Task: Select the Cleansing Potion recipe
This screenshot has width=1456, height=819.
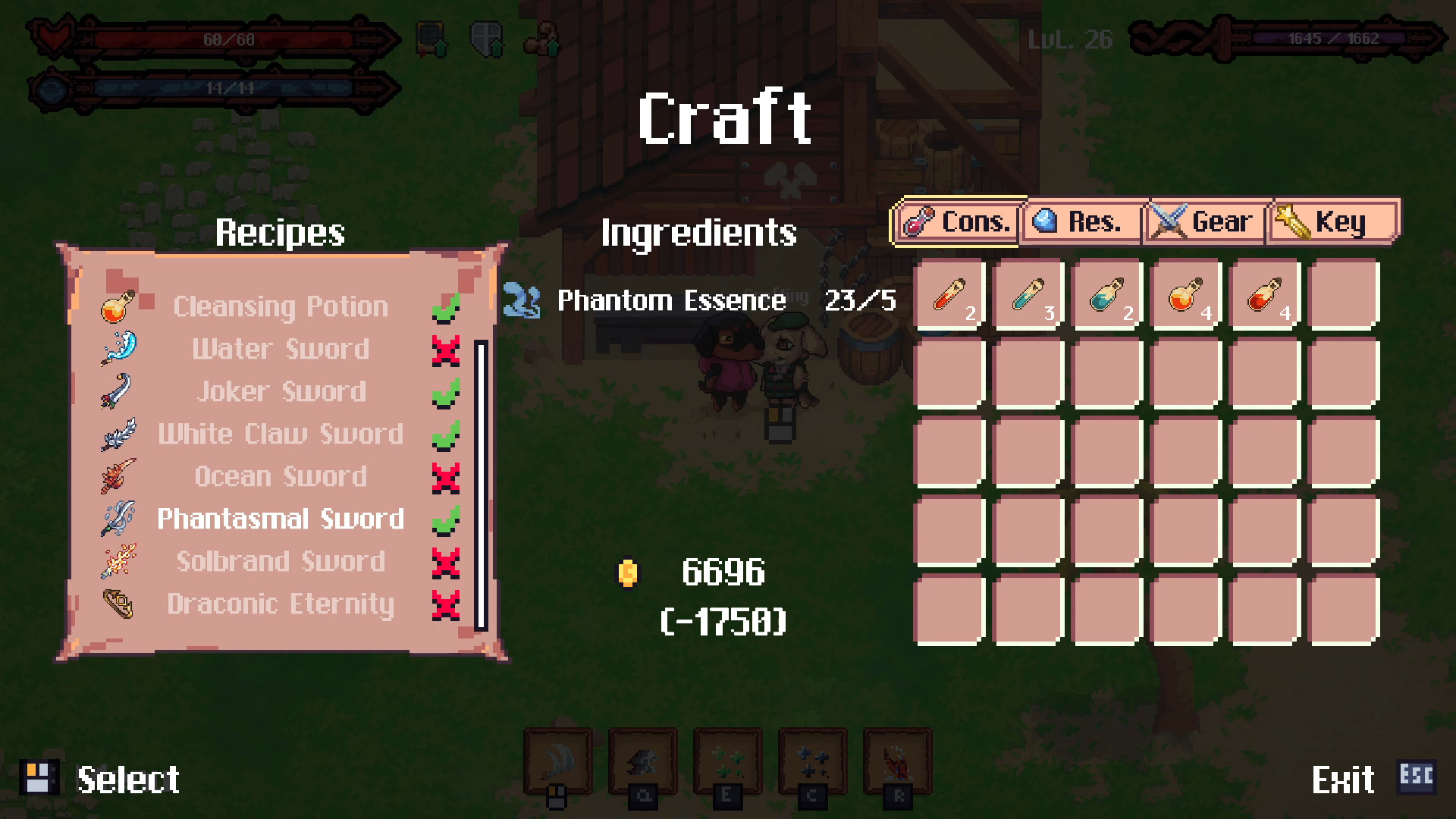Action: (281, 306)
